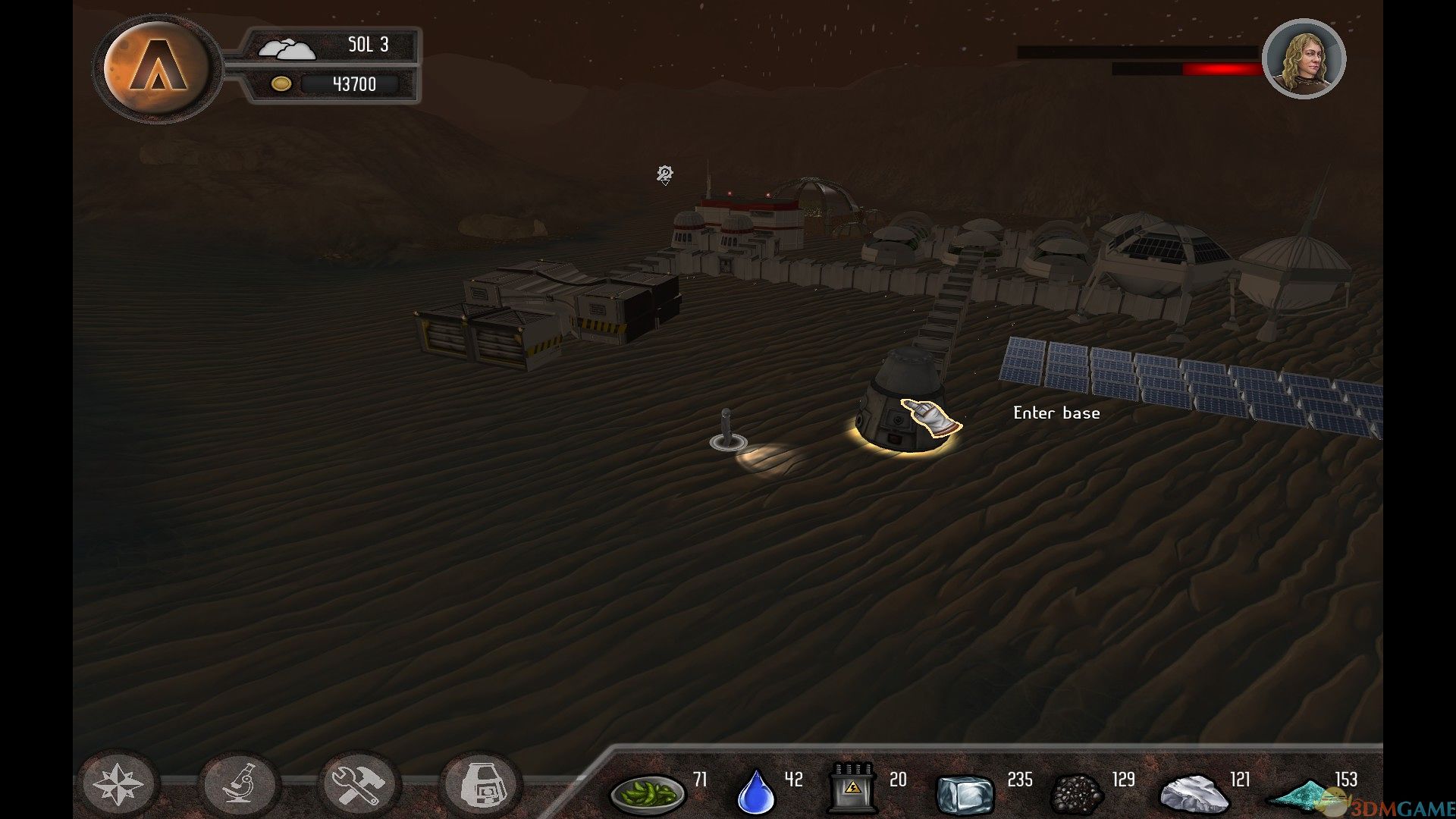The height and width of the screenshot is (819, 1456).
Task: Select the white mineral resource icon
Action: 1194,793
